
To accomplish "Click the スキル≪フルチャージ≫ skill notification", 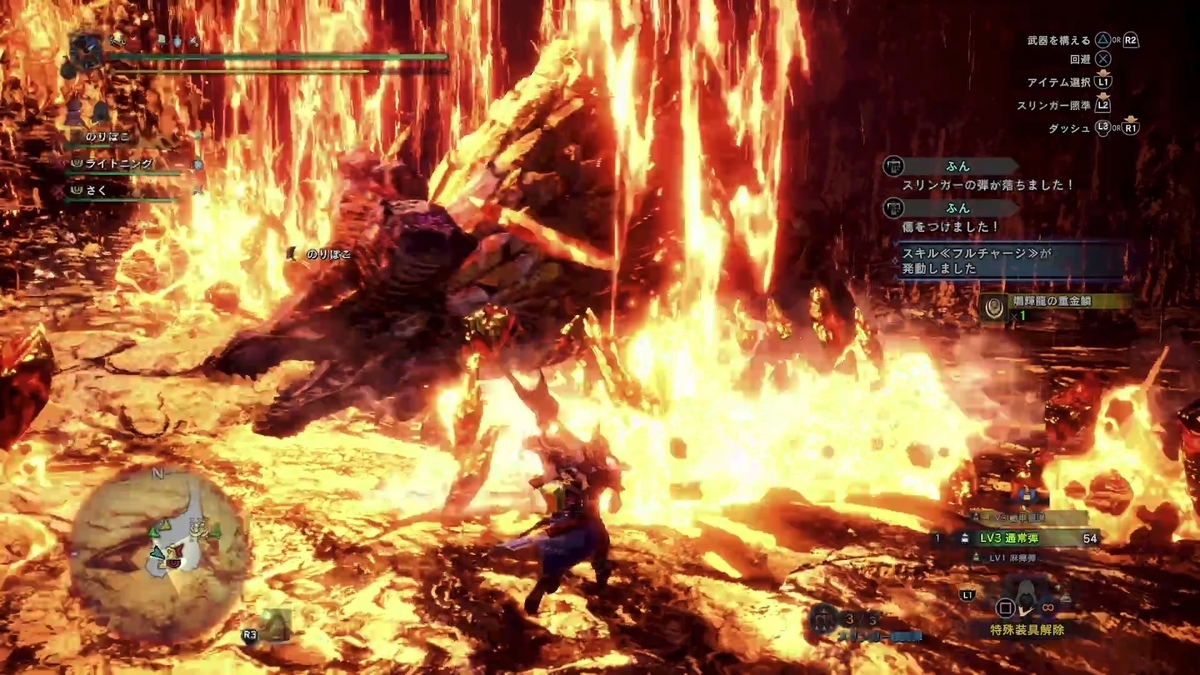I will pyautogui.click(x=1010, y=262).
